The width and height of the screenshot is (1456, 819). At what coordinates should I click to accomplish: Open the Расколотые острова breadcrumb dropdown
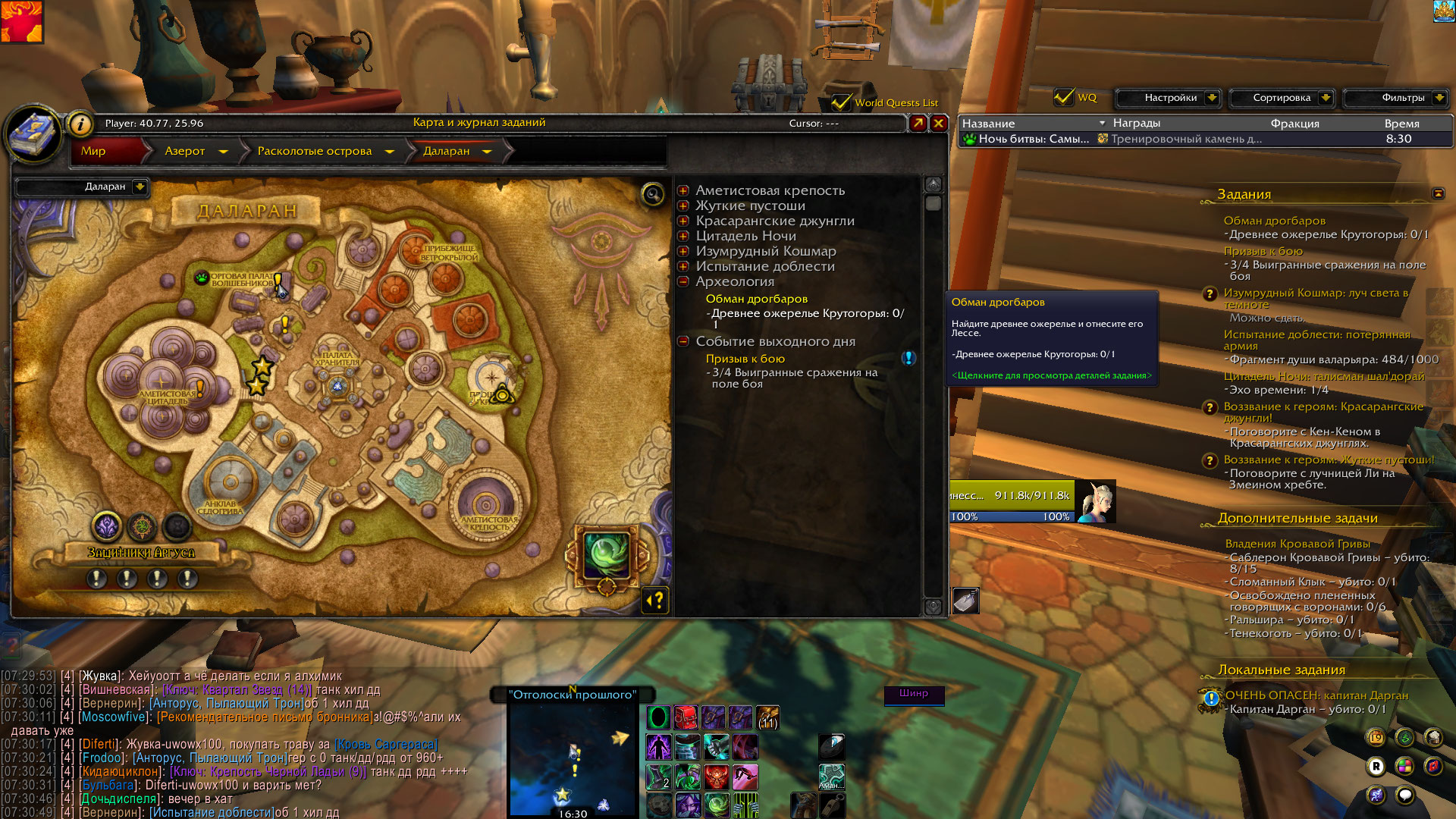click(390, 152)
